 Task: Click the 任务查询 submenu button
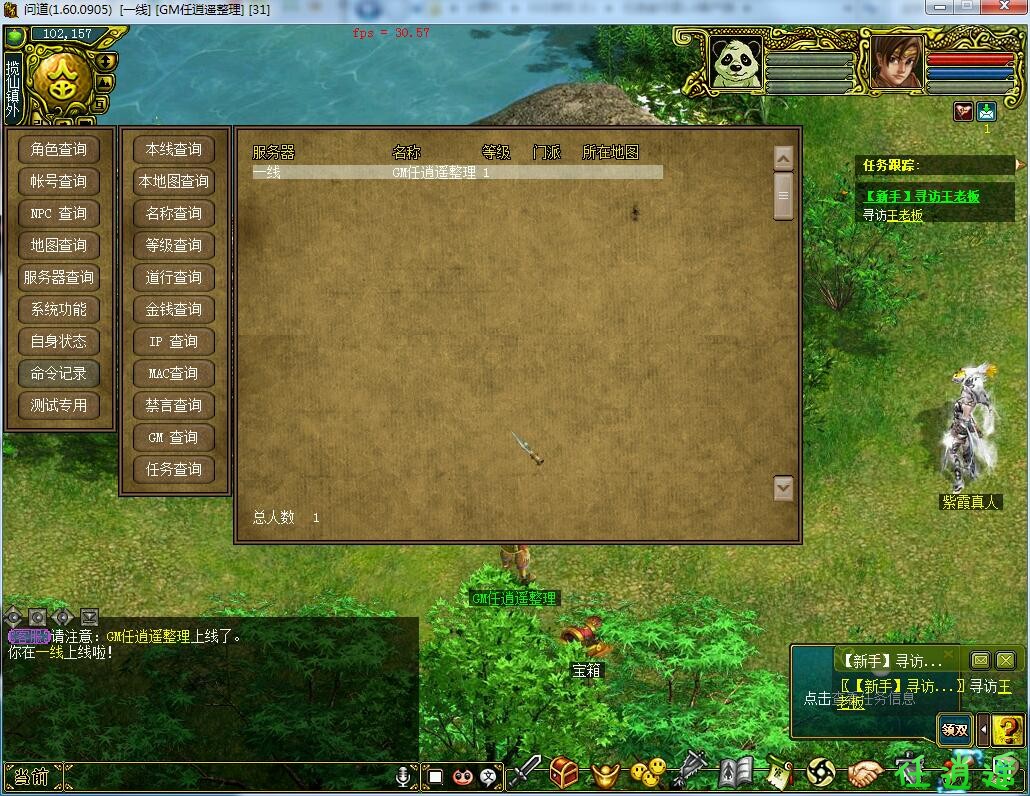pyautogui.click(x=174, y=470)
